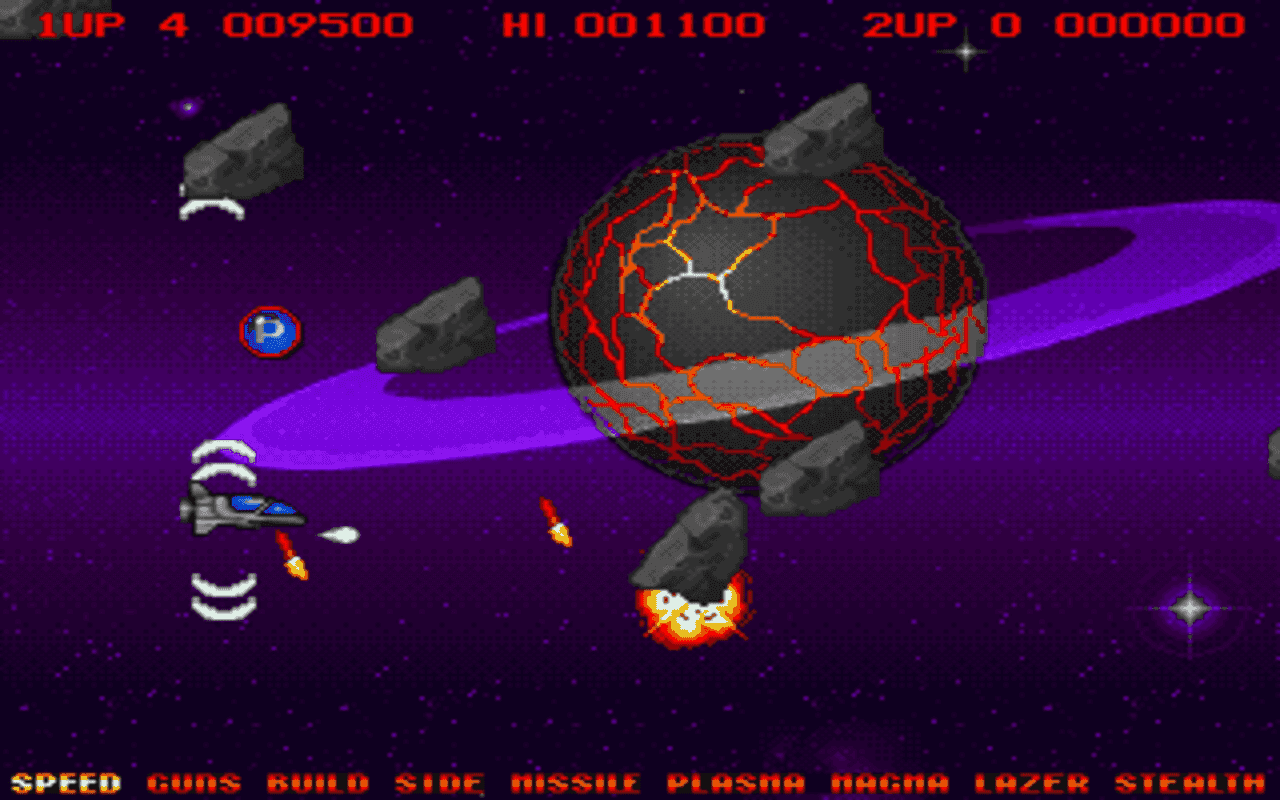The width and height of the screenshot is (1280, 800).
Task: Select the GUNS upgrade icon
Action: (x=196, y=782)
